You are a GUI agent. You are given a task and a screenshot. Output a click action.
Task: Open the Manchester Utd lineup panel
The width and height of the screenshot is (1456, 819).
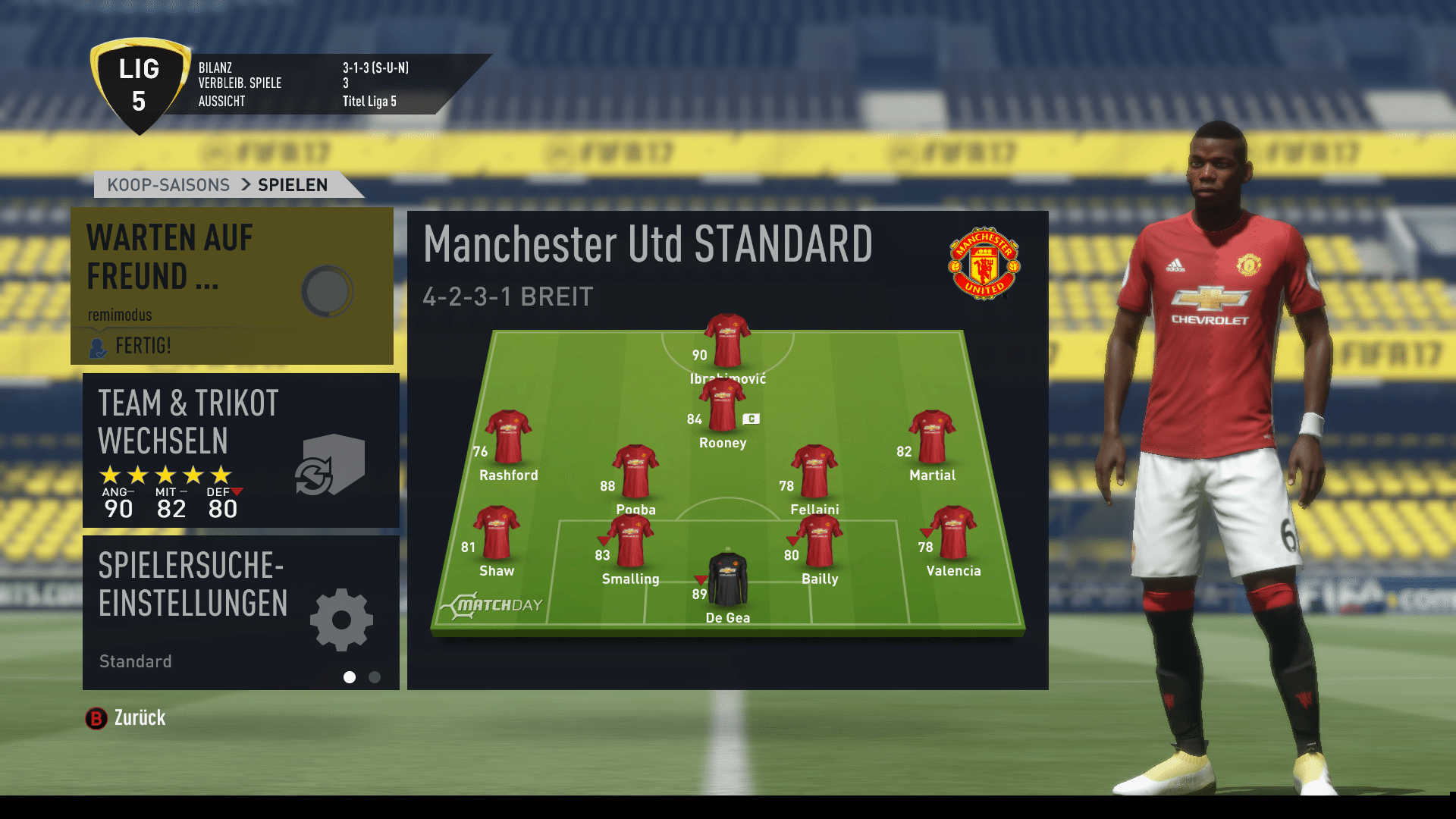(727, 450)
